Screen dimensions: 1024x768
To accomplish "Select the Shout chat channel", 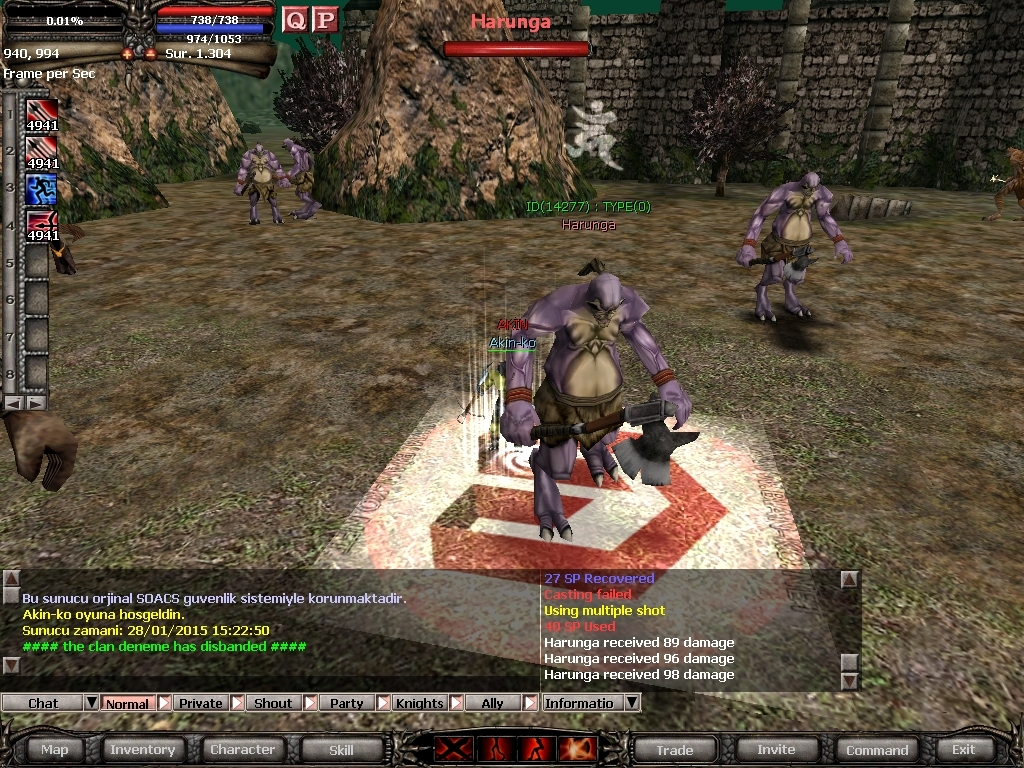I will tap(273, 703).
